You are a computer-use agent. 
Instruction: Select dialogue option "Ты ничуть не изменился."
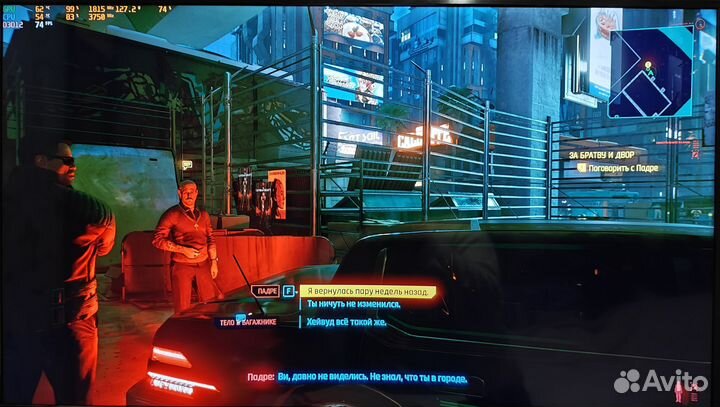pos(353,304)
